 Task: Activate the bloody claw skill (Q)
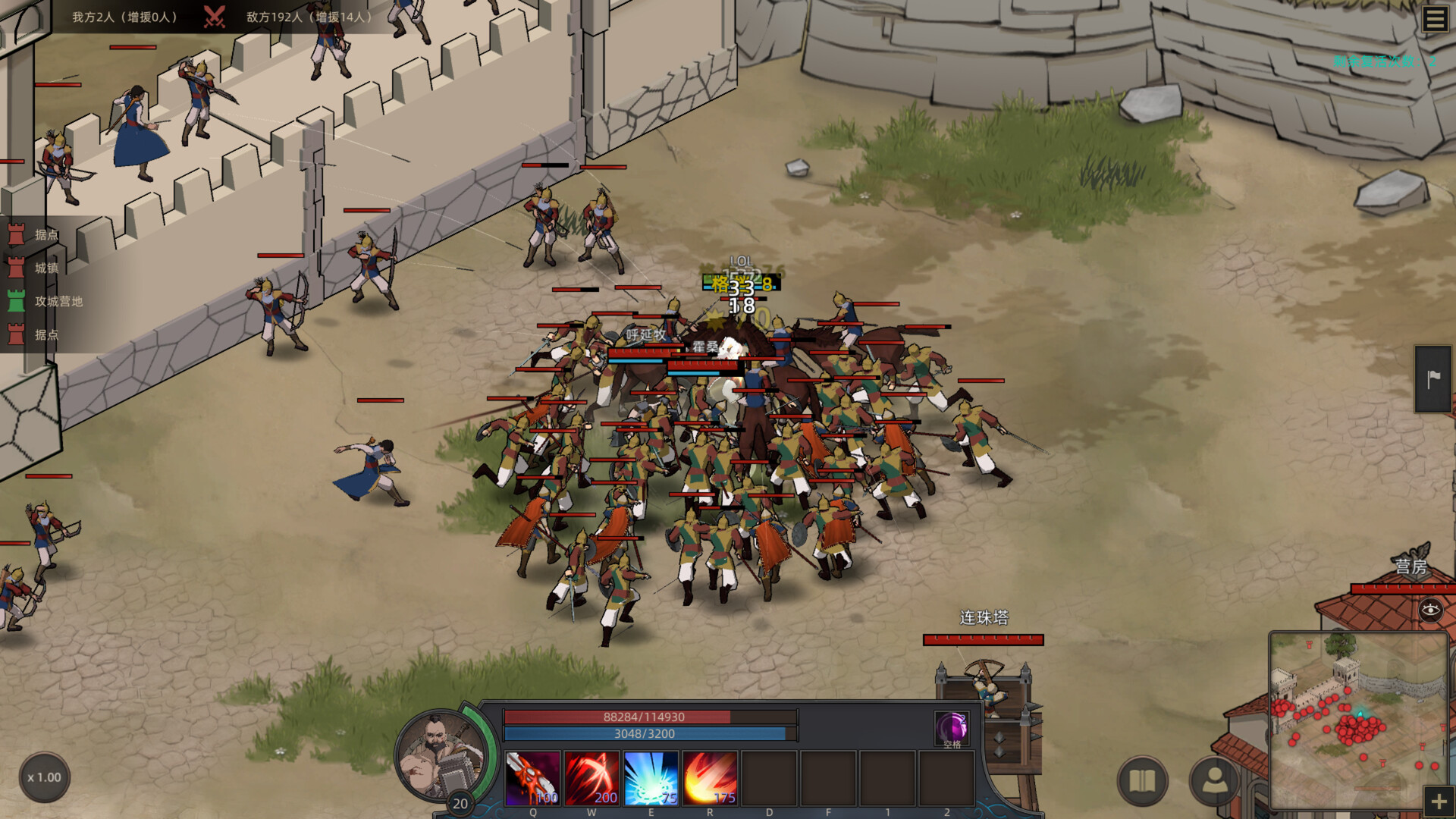[x=532, y=778]
